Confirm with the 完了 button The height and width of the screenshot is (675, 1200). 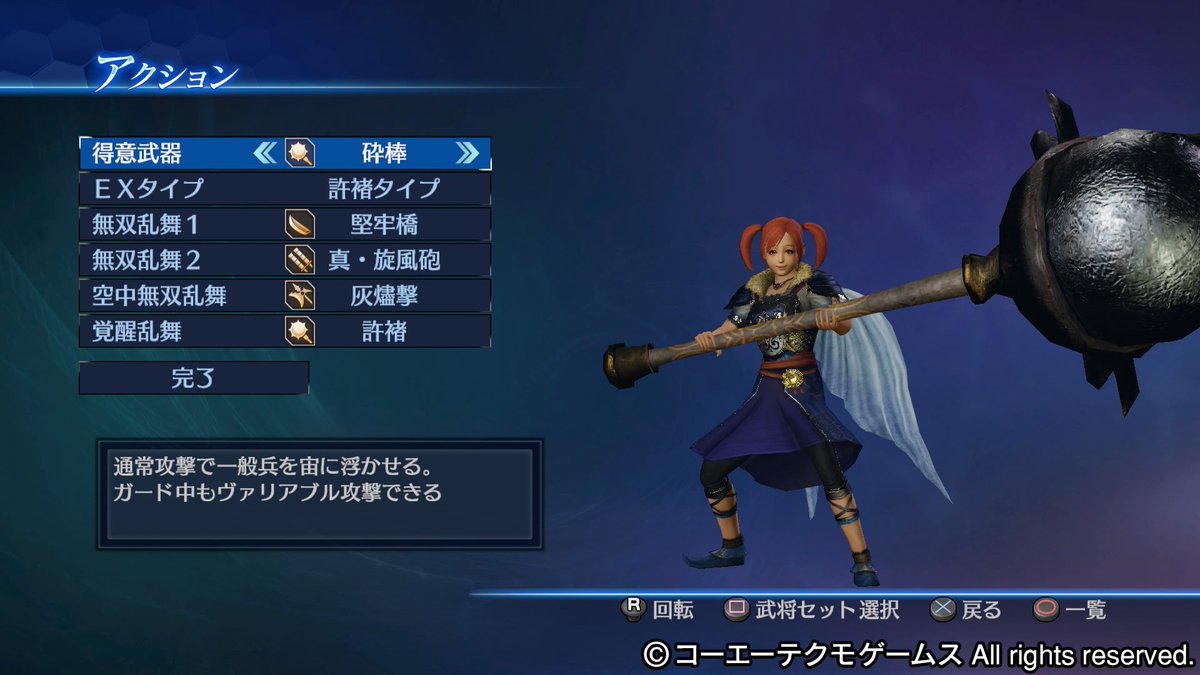click(194, 378)
